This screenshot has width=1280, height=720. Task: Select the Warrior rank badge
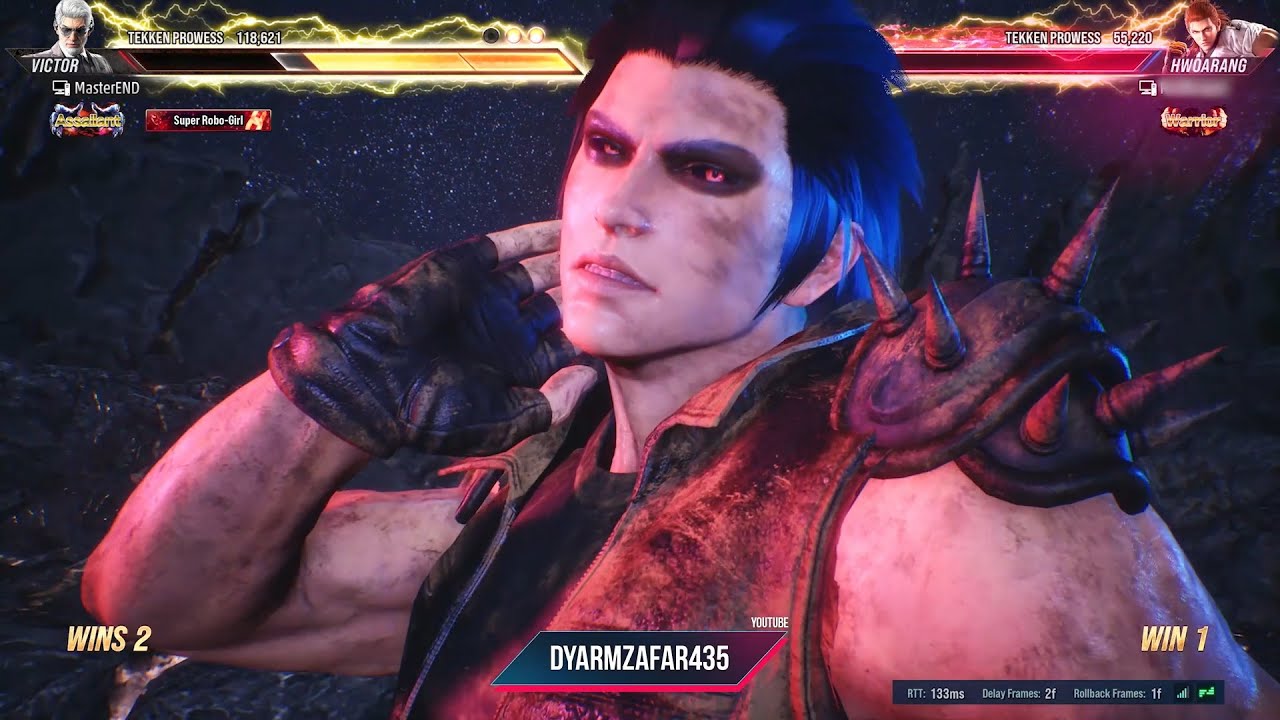(1193, 121)
